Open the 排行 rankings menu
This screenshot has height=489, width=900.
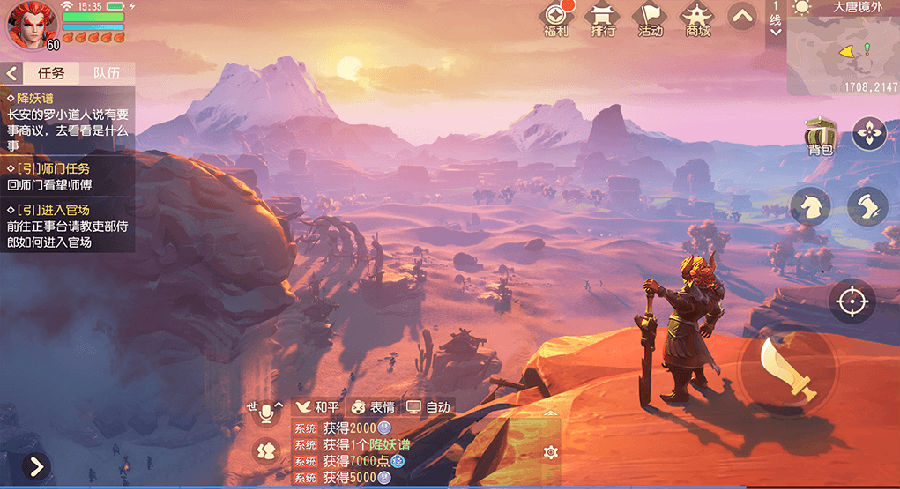(602, 19)
